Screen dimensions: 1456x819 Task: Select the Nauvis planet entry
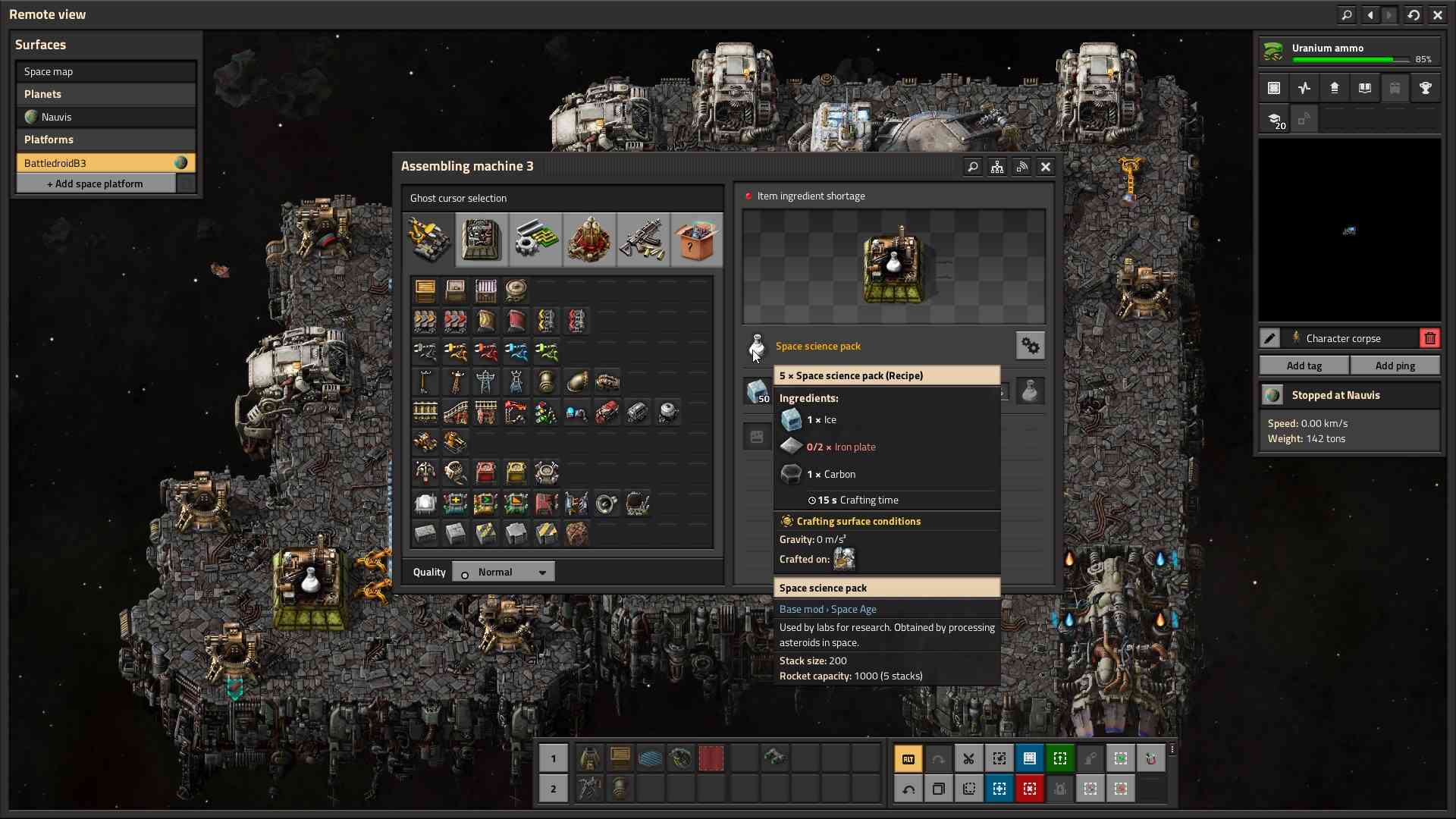pyautogui.click(x=105, y=117)
